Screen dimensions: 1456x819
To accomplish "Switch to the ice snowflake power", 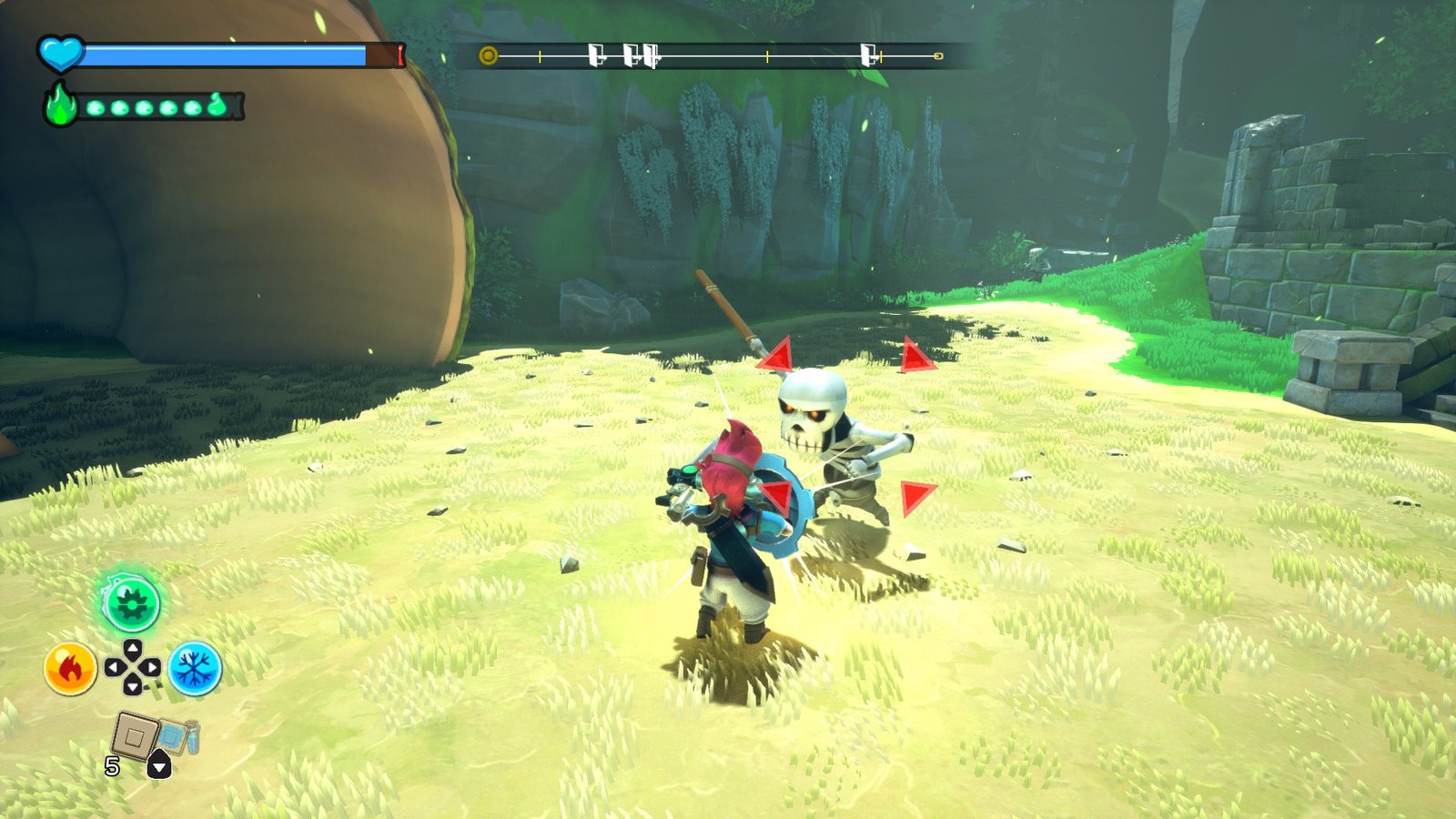I will [x=195, y=669].
